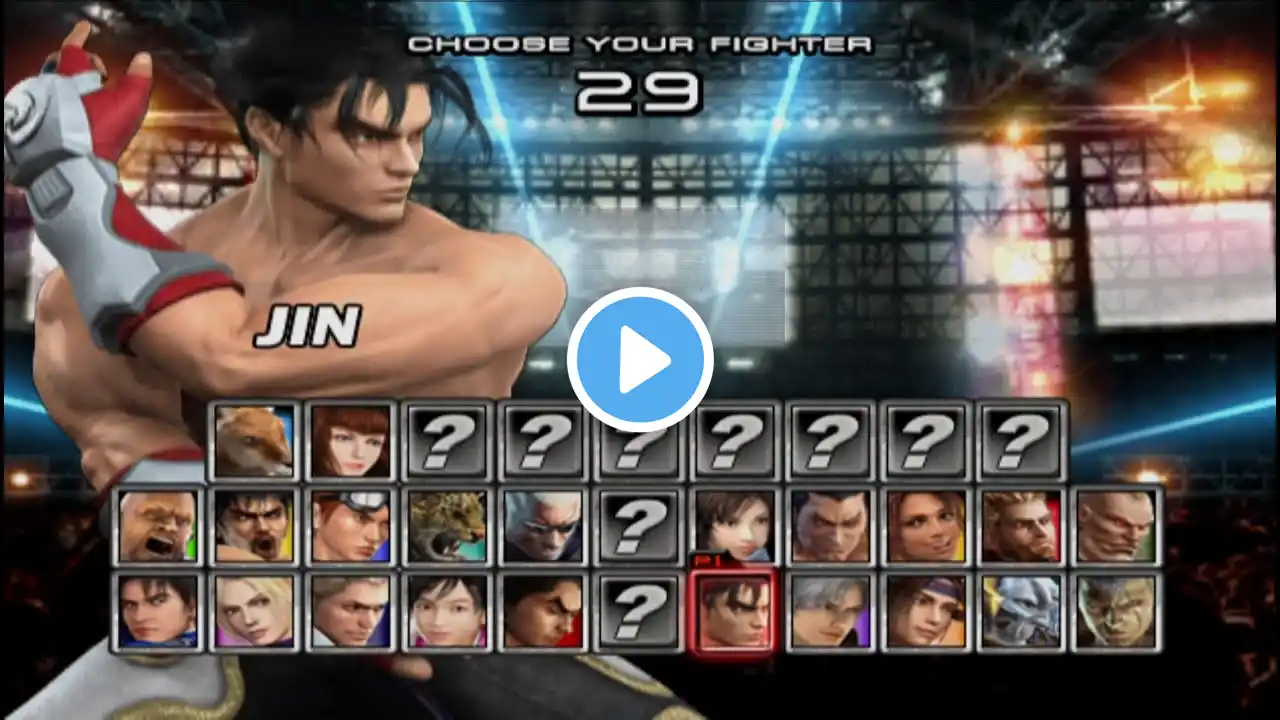
Task: Select Xiaoyu's portrait with pigtails
Action: pyautogui.click(x=445, y=610)
